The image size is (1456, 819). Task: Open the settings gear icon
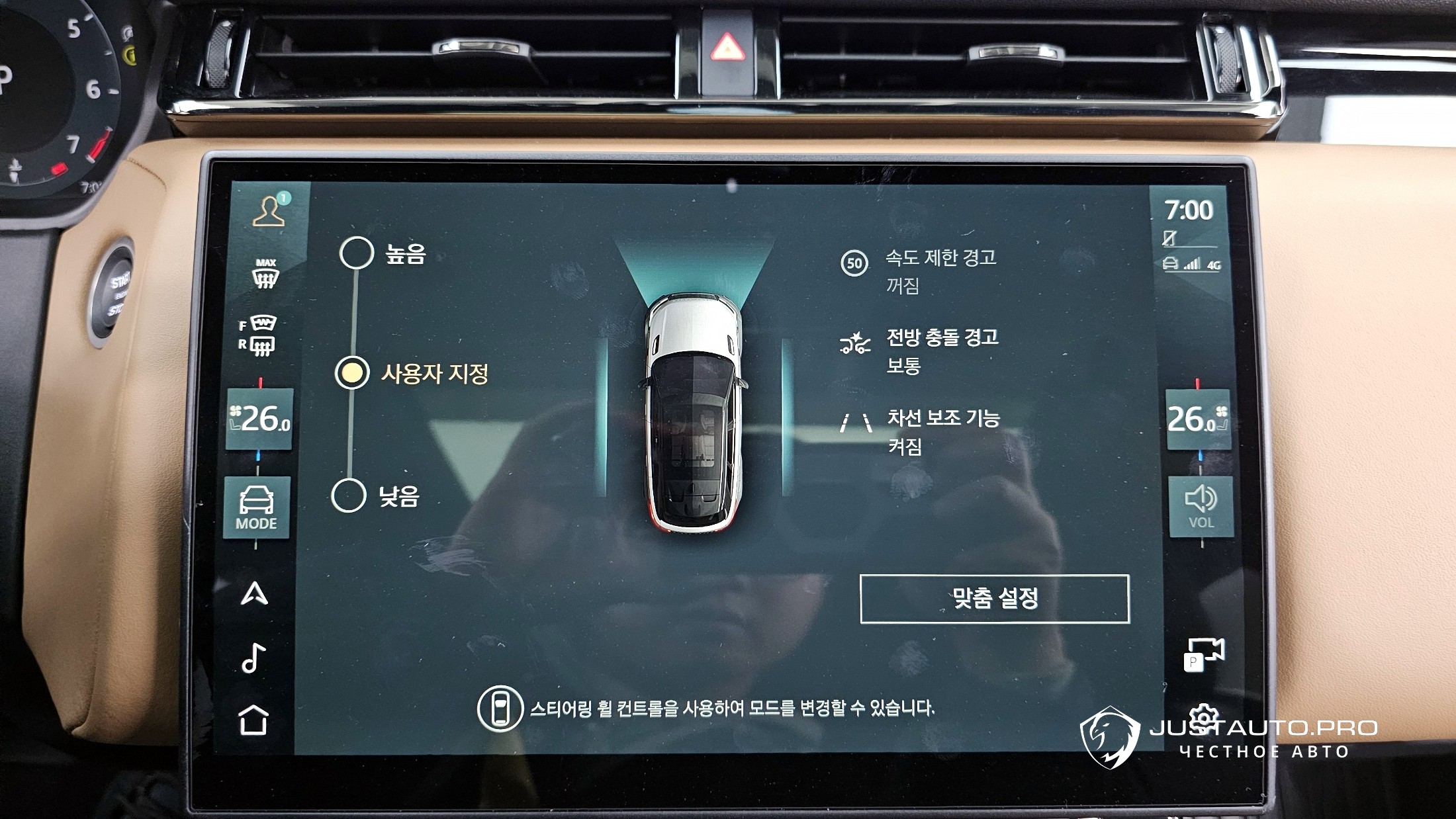[1204, 716]
